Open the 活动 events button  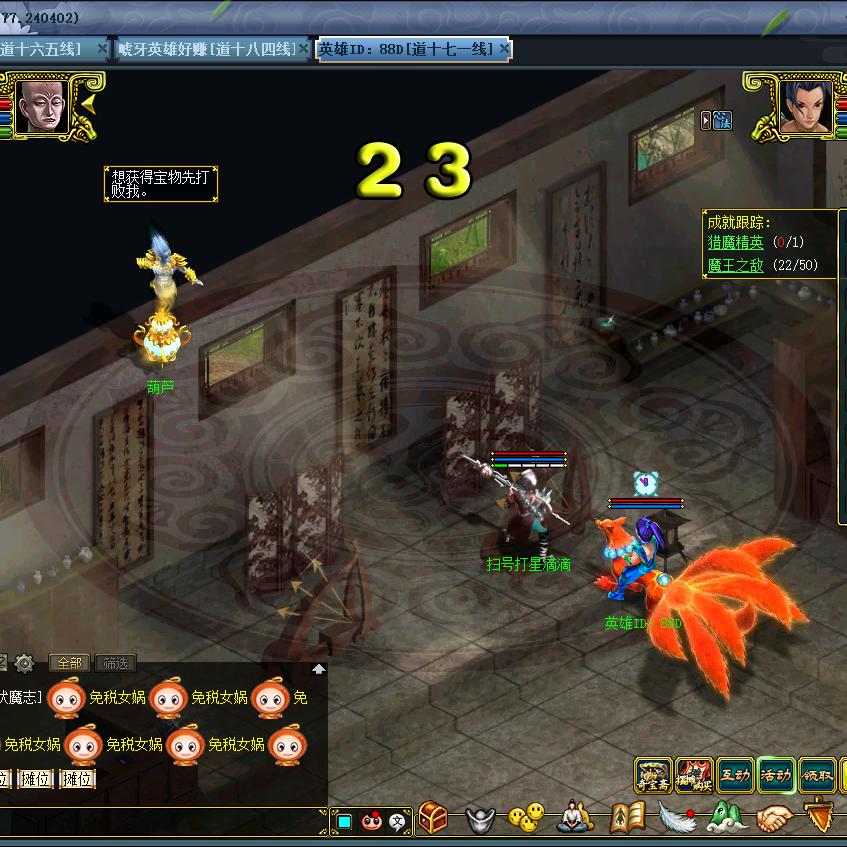(776, 775)
